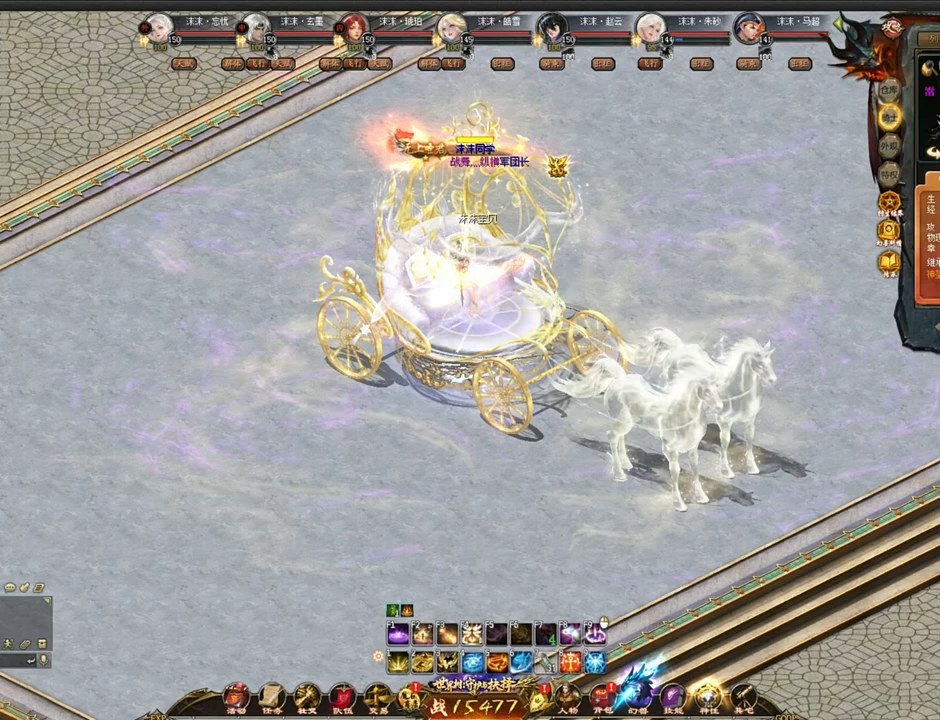
Task: Select party member 末末·忘忧 portrait
Action: pyautogui.click(x=157, y=28)
